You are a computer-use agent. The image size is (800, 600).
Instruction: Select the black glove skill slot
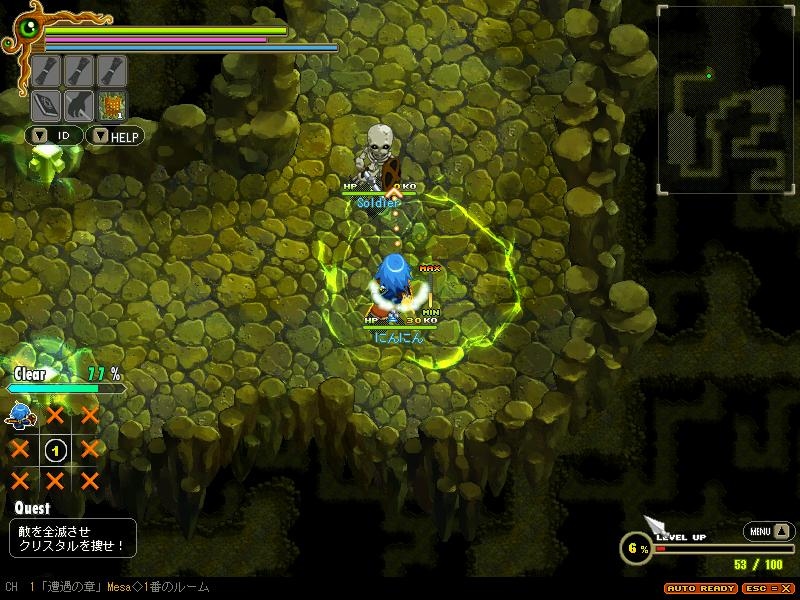[78, 105]
